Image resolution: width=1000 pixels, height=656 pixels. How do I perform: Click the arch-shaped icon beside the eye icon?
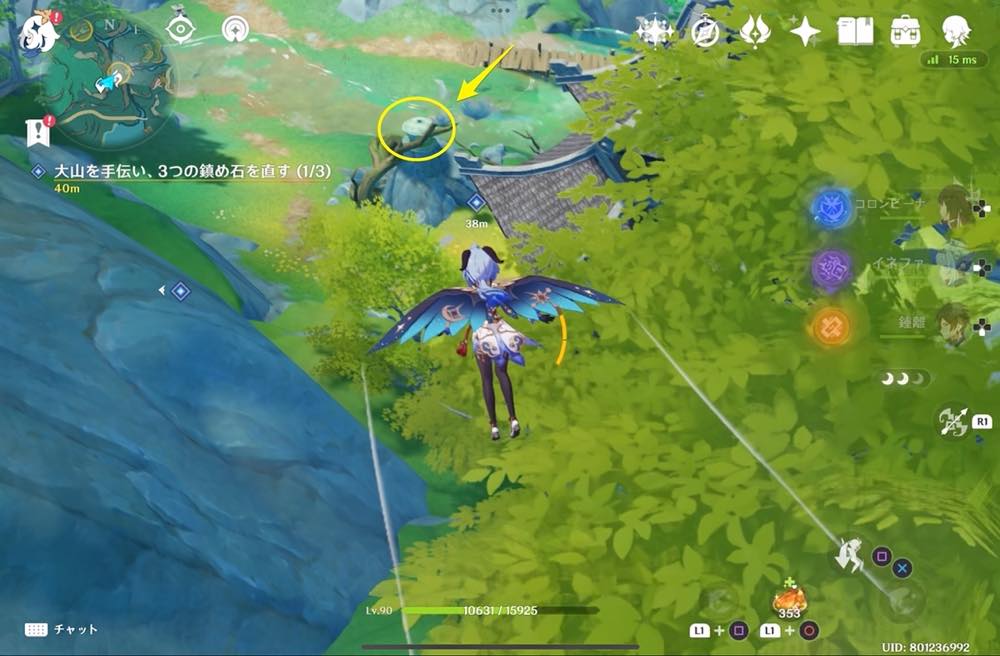tap(237, 29)
